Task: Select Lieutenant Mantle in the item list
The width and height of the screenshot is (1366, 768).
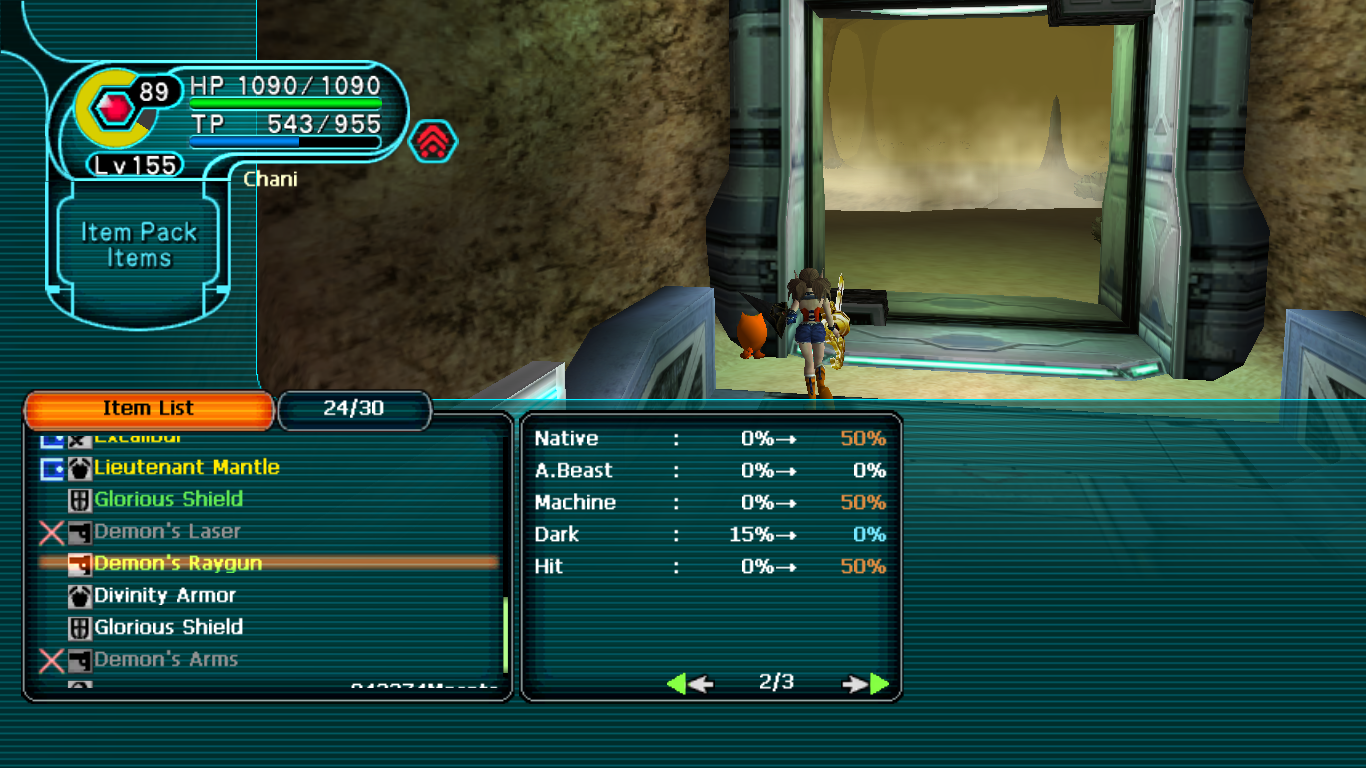Action: 186,468
